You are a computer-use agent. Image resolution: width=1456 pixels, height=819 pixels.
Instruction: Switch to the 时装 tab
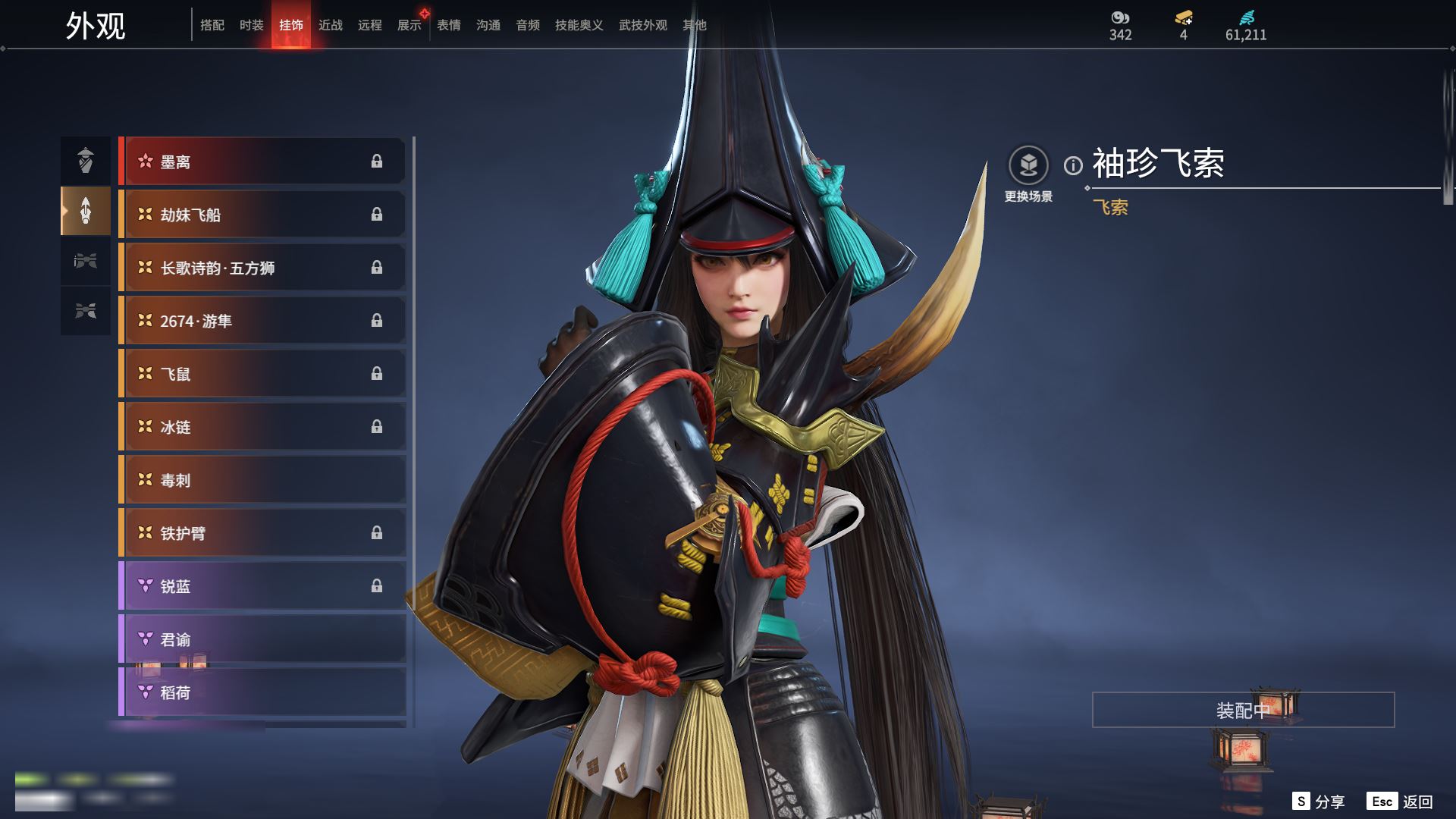251,25
